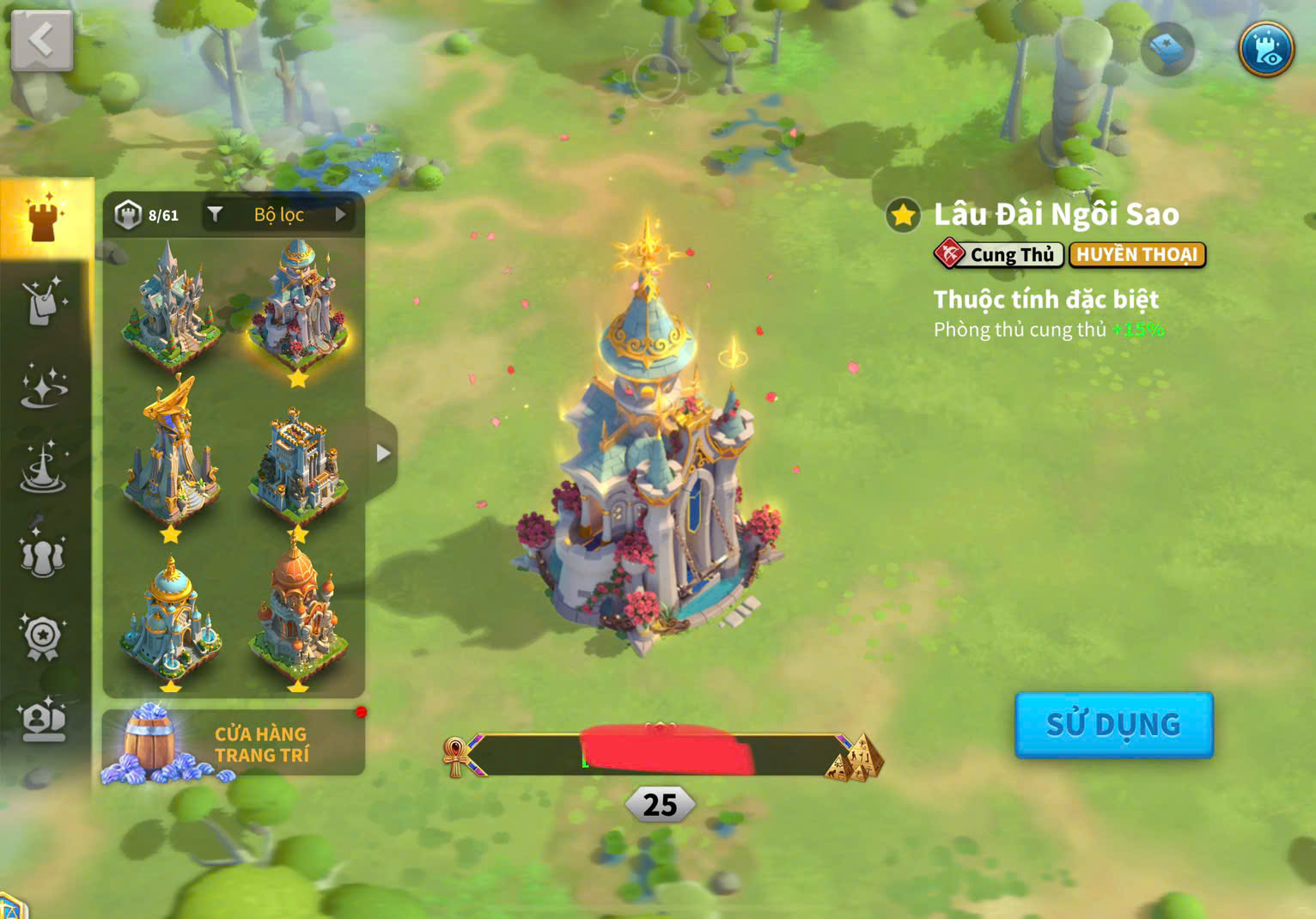Image resolution: width=1316 pixels, height=919 pixels.
Task: Click the pyramid icon on the slider
Action: point(856,758)
